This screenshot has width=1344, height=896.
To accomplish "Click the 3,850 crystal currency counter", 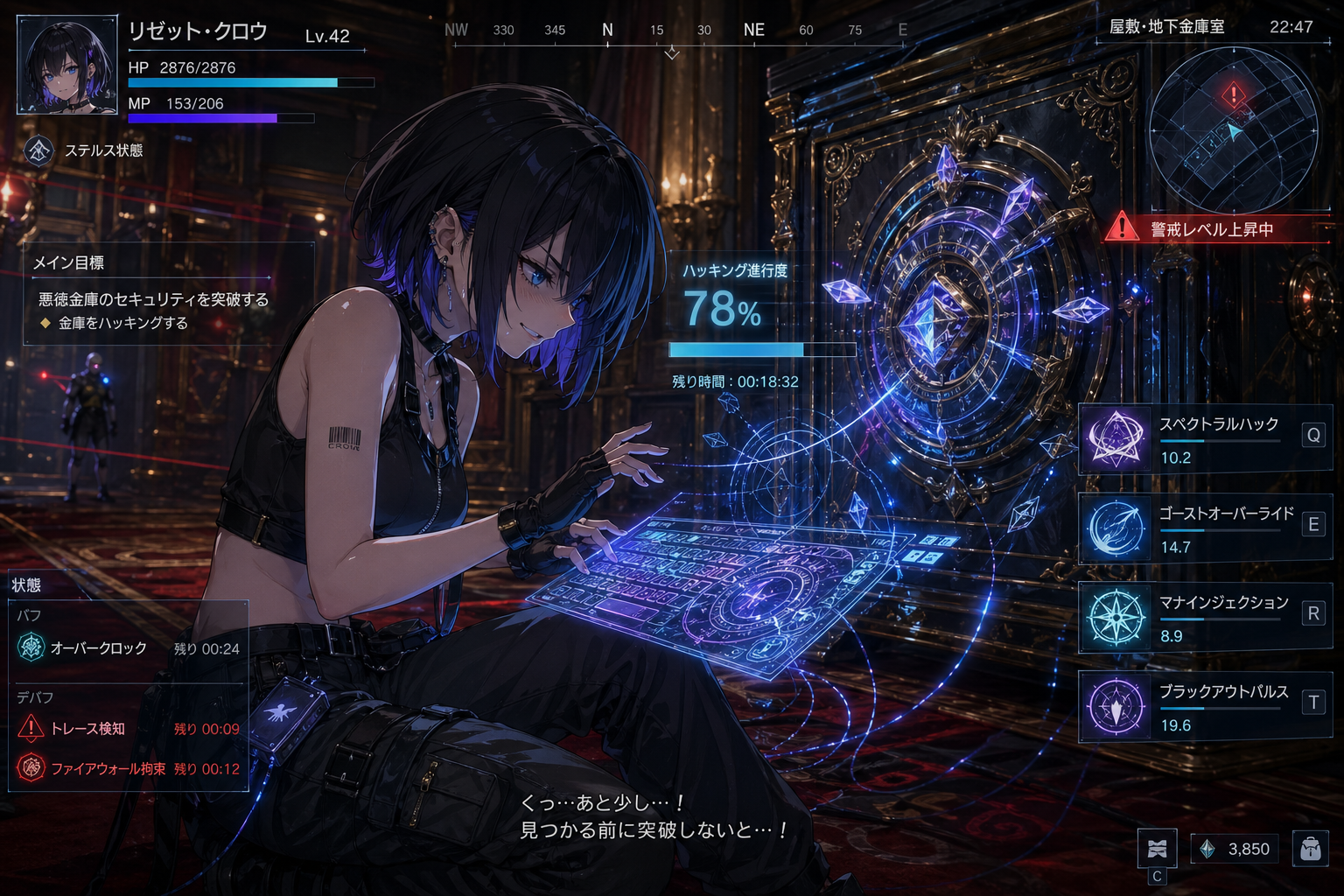I will [x=1235, y=849].
